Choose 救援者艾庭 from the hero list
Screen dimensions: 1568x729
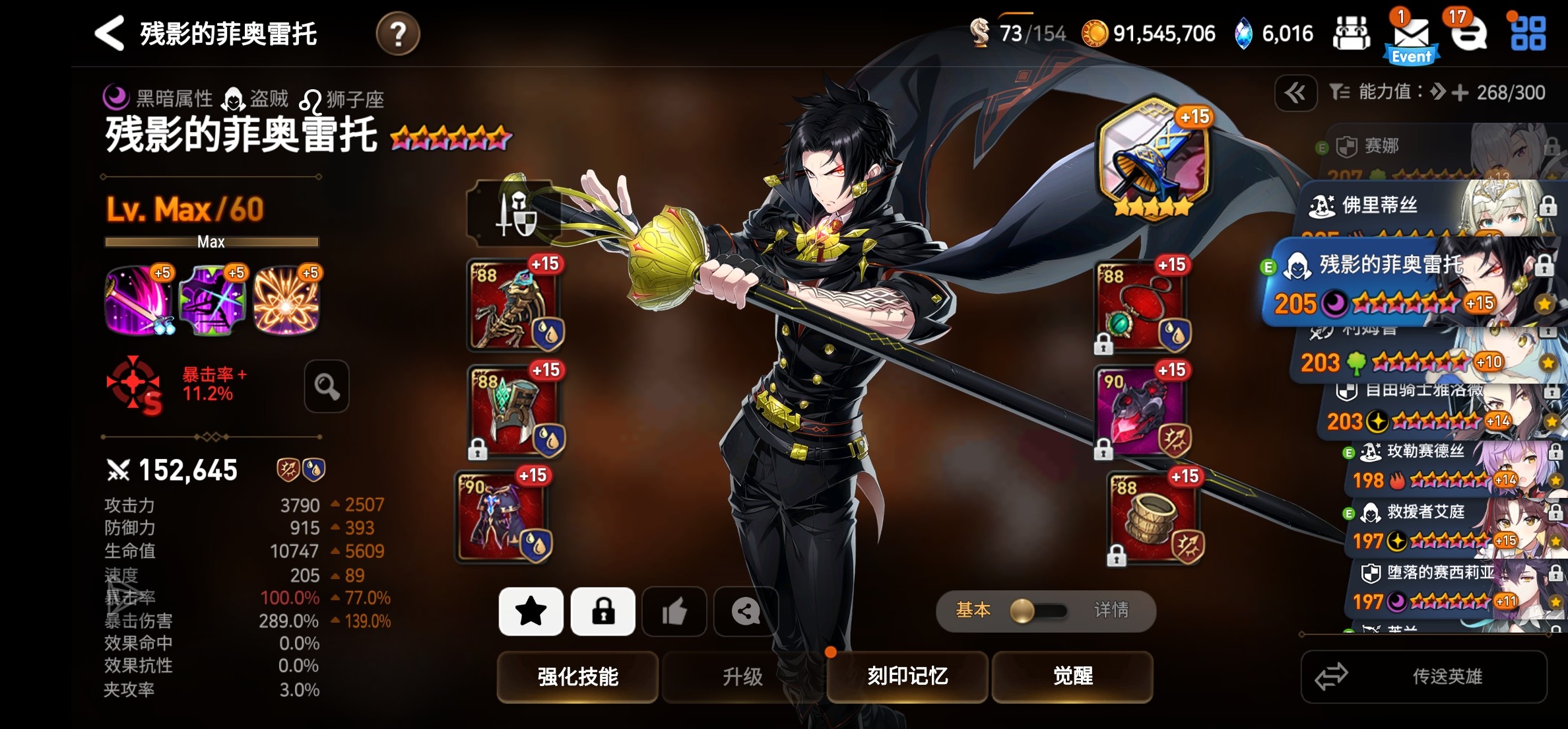[x=1445, y=527]
